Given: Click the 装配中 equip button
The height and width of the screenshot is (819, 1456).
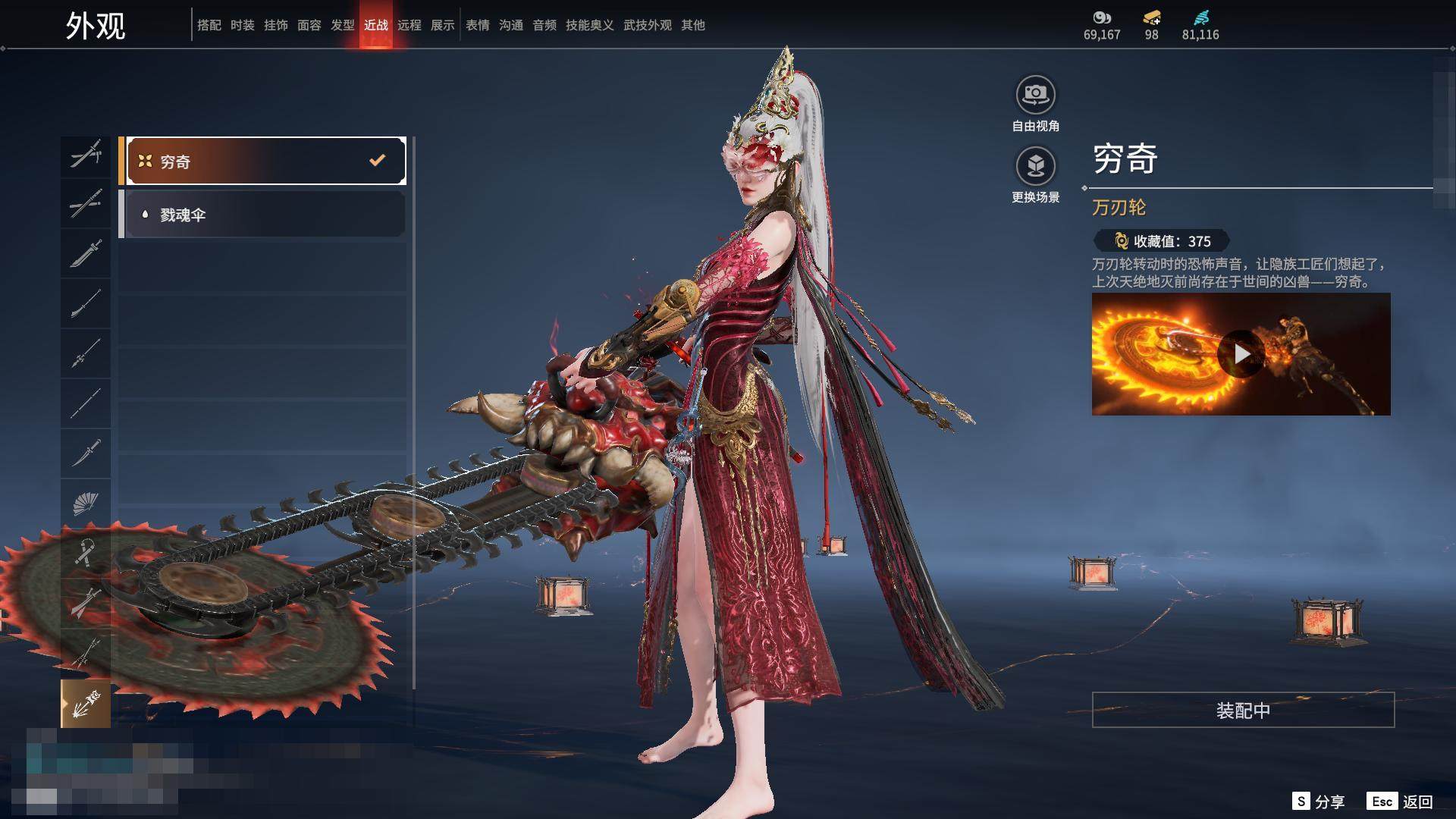Looking at the screenshot, I should tap(1243, 710).
